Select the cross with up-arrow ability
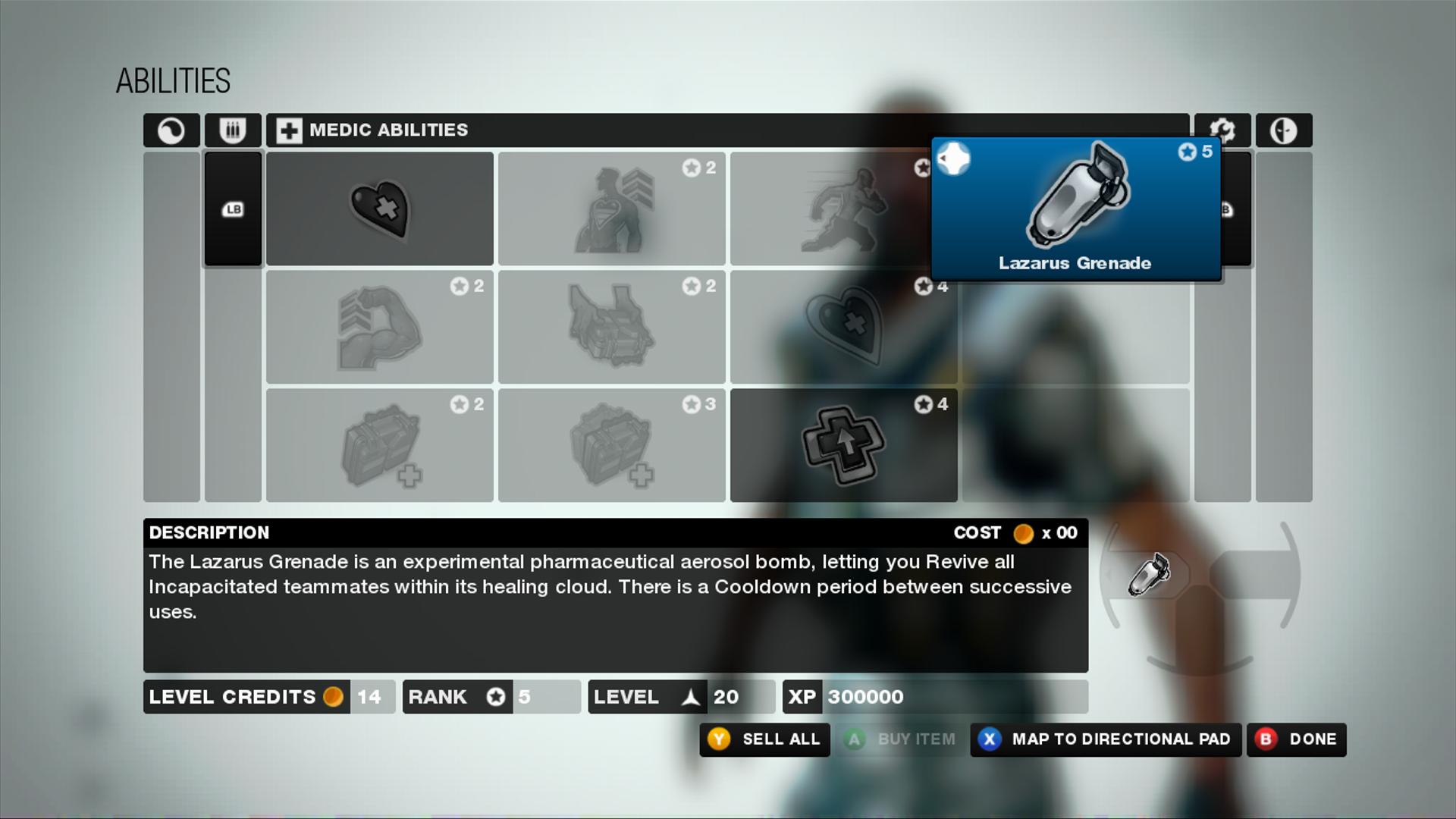Image resolution: width=1456 pixels, height=819 pixels. [843, 445]
